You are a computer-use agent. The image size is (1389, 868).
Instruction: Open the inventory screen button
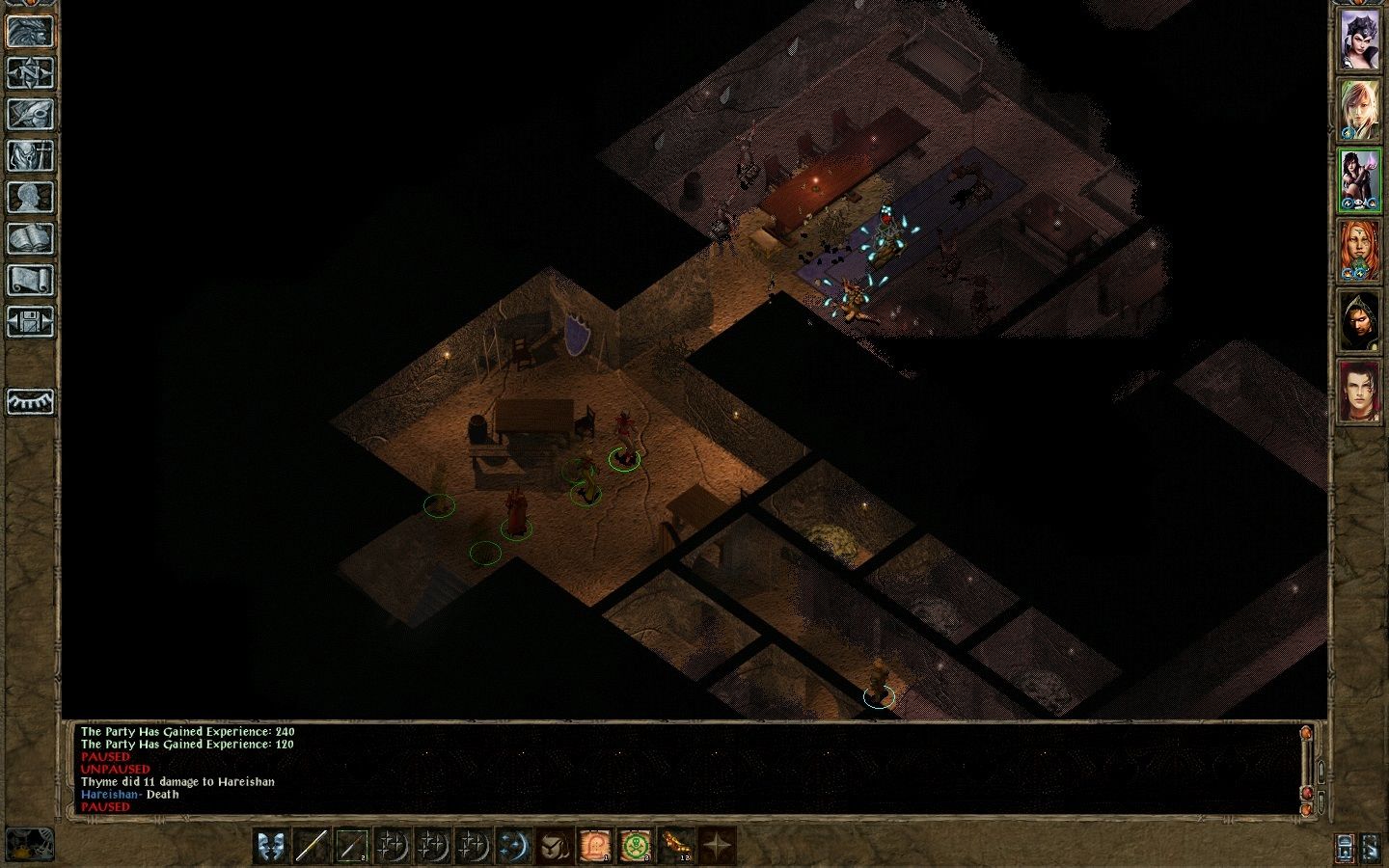coord(30,155)
